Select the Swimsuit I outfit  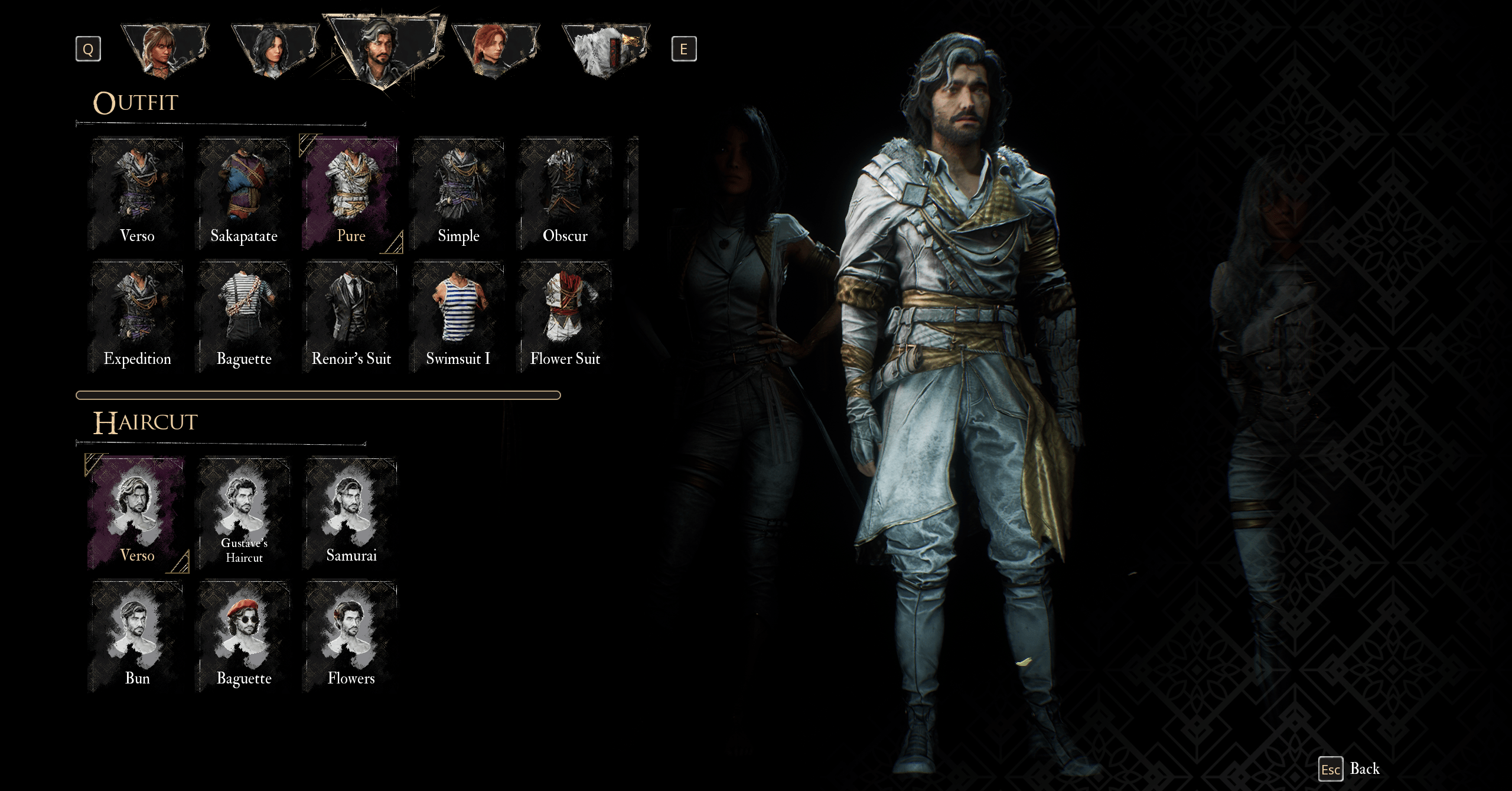(458, 317)
